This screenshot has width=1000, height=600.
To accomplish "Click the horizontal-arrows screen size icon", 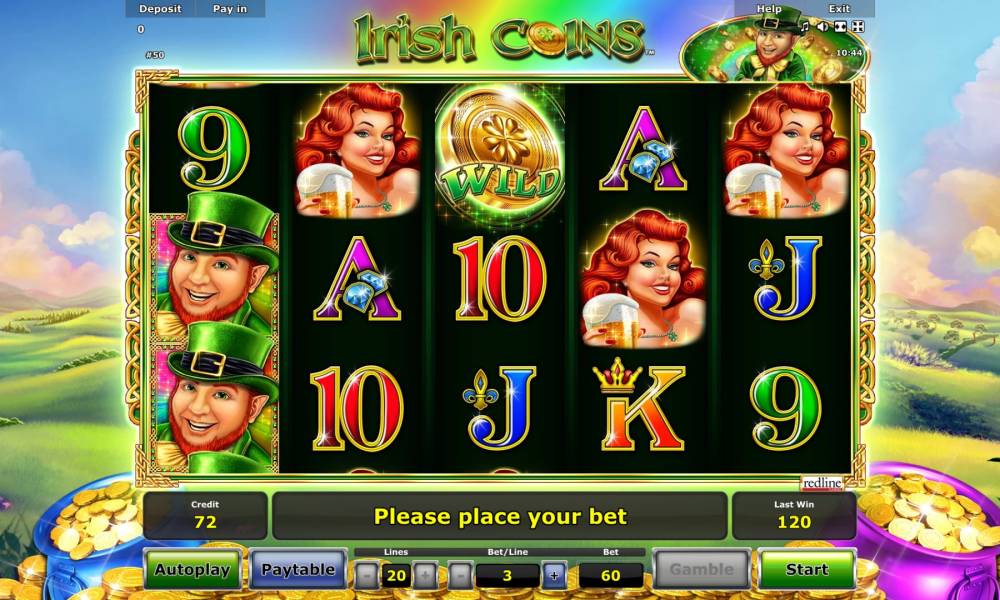I will tap(840, 26).
